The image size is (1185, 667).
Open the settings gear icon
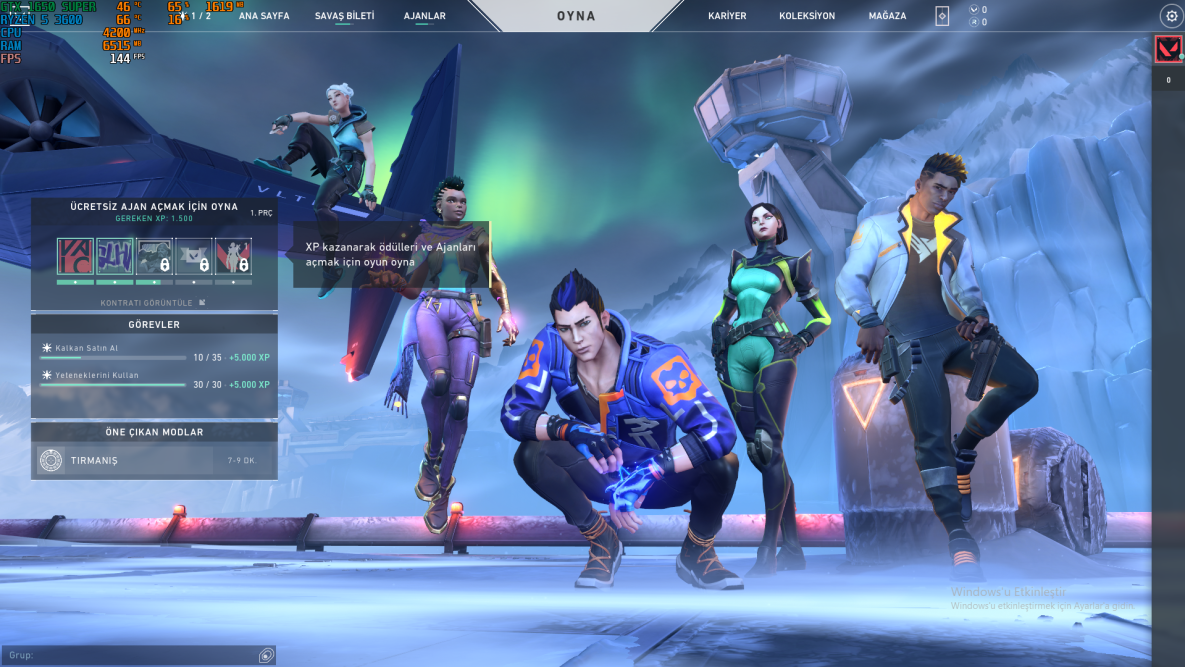coord(1171,16)
